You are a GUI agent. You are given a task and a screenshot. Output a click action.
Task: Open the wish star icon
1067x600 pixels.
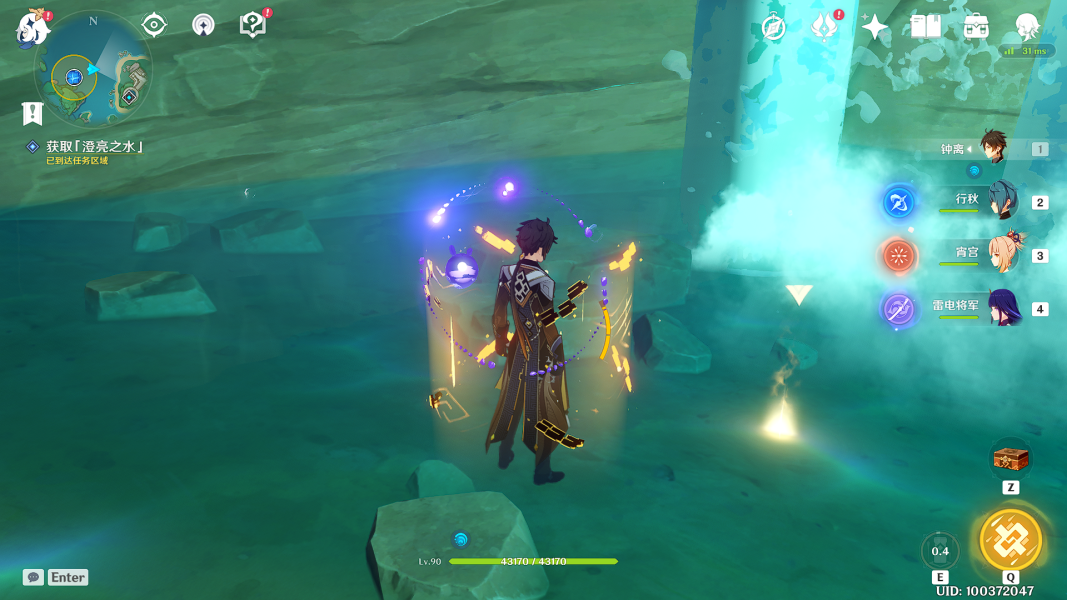pyautogui.click(x=875, y=28)
